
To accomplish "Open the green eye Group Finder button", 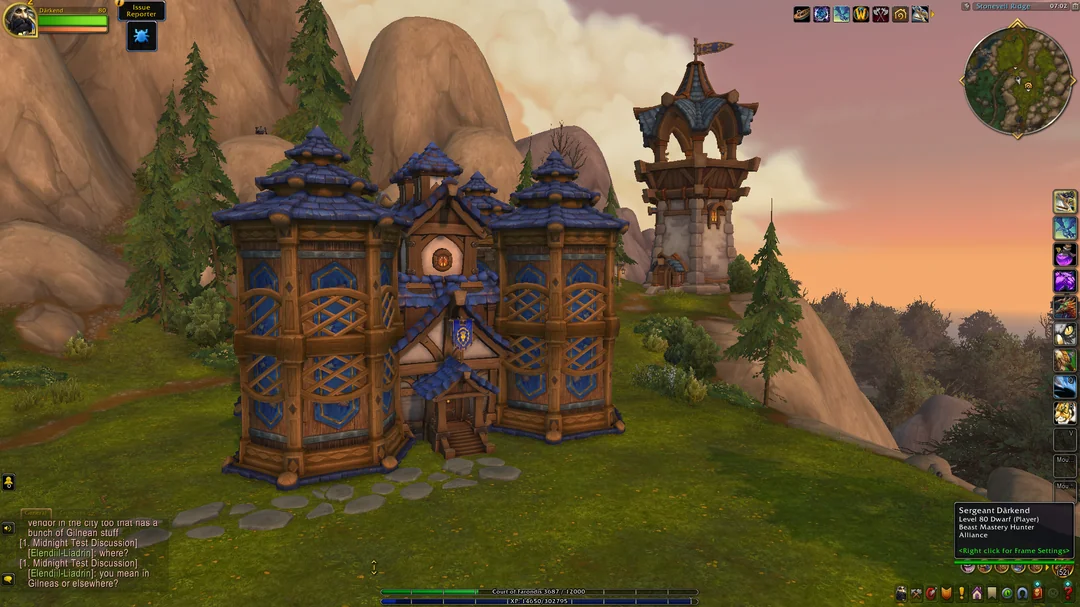I will point(1007,594).
